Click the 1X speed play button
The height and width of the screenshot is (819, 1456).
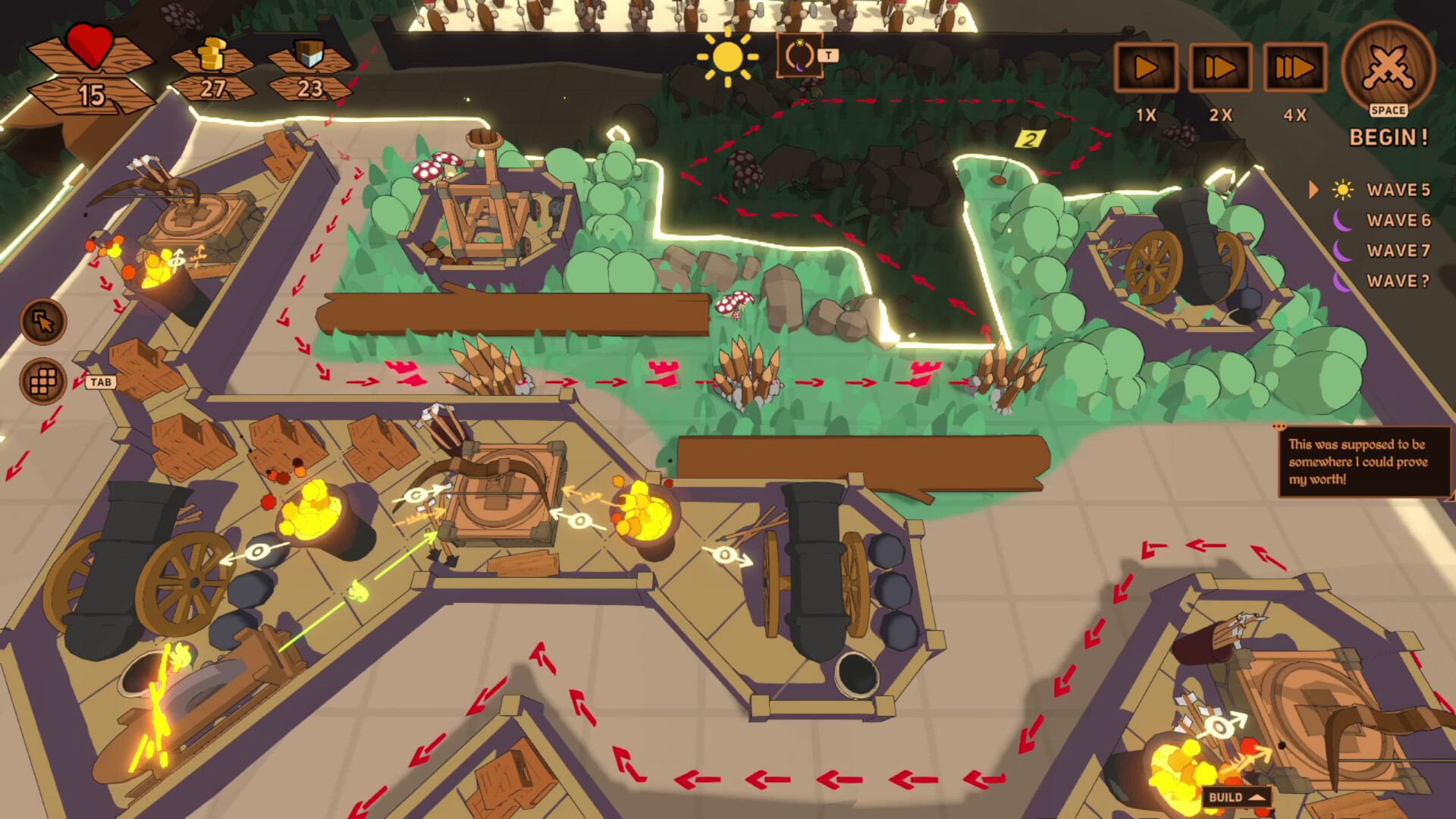pos(1147,68)
